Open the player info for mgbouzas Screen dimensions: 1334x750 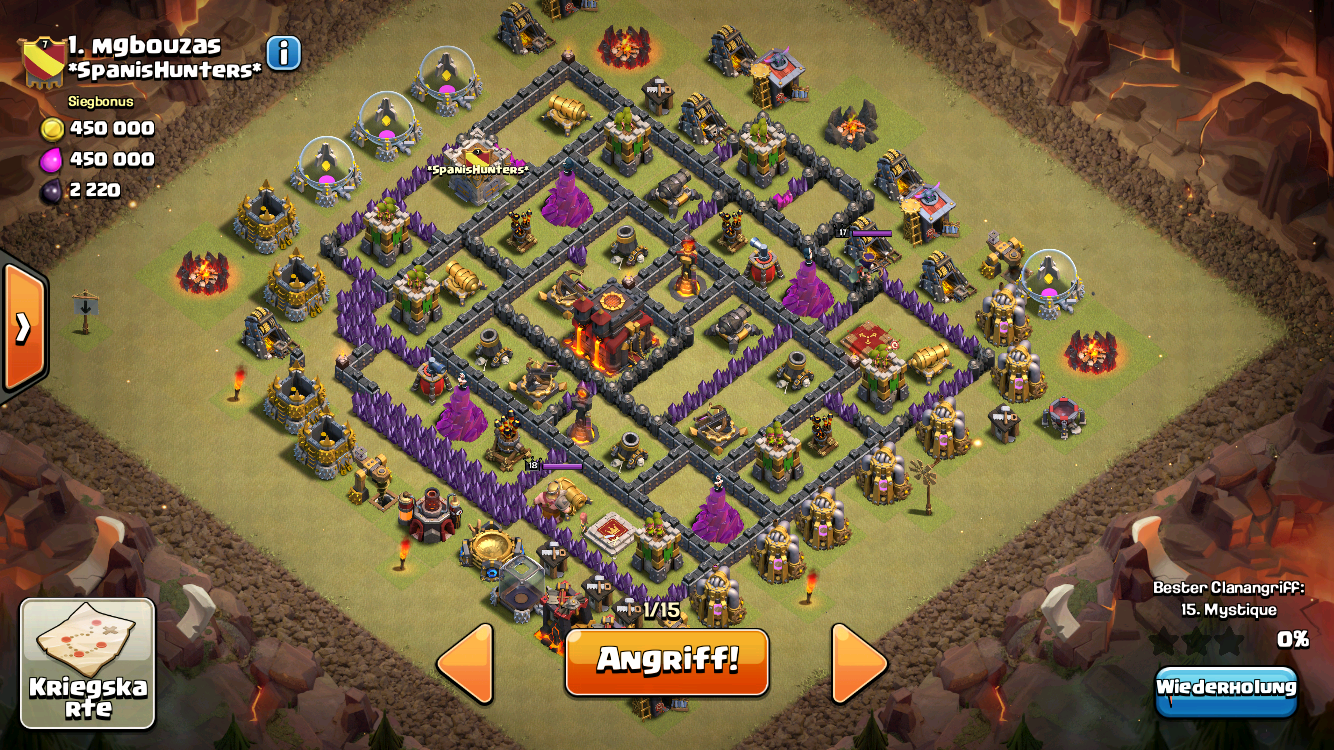[x=284, y=53]
